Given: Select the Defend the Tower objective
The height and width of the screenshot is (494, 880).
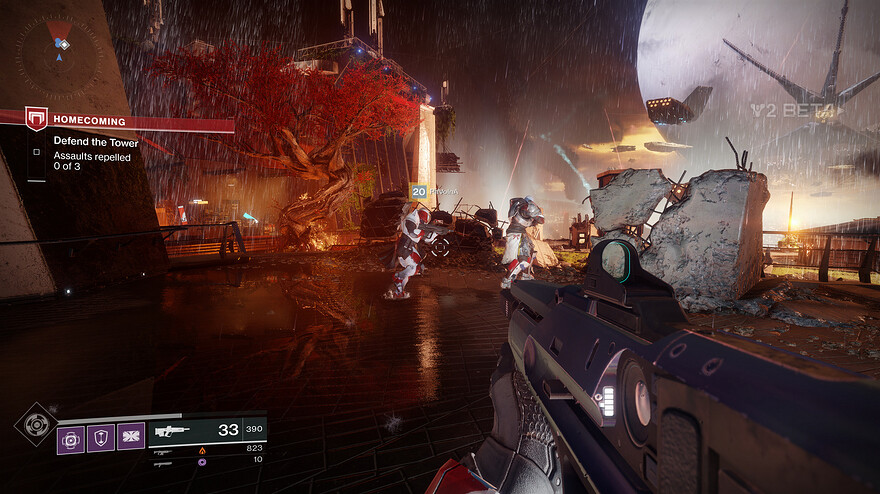Looking at the screenshot, I should click(96, 142).
